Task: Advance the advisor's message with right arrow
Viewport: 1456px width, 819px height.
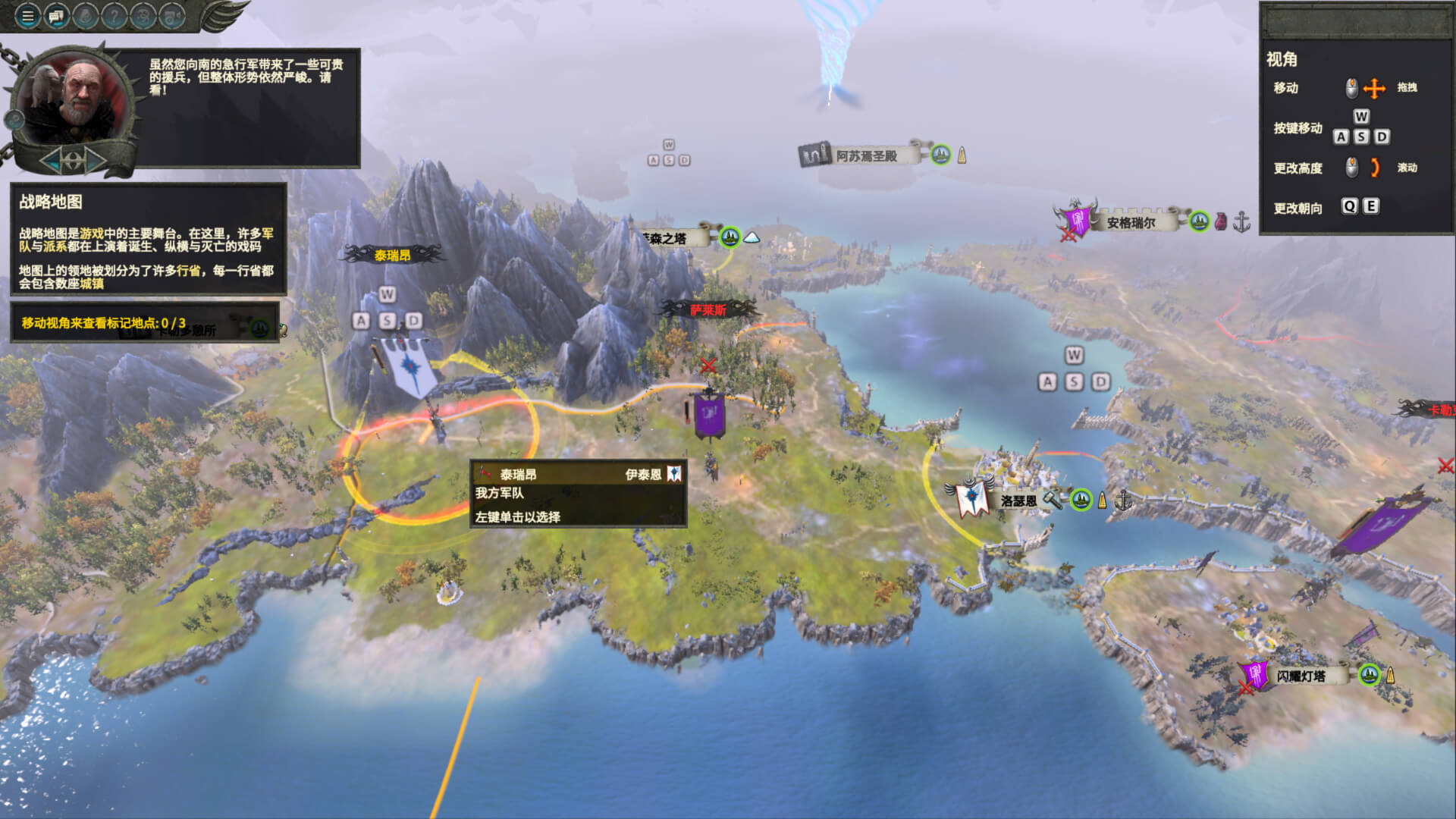Action: (x=96, y=160)
